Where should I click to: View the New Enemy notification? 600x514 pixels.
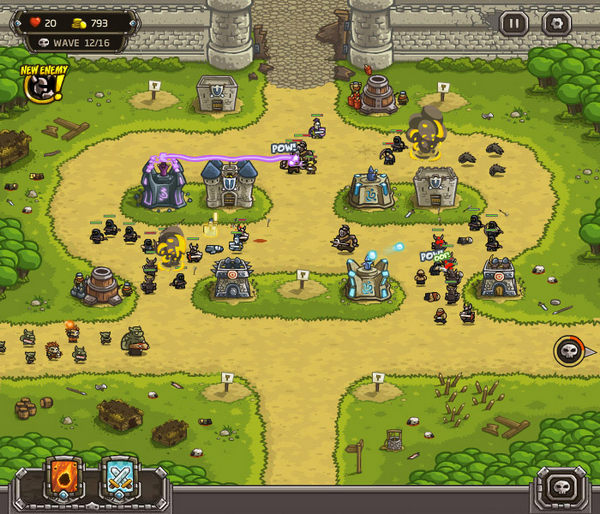click(x=42, y=86)
